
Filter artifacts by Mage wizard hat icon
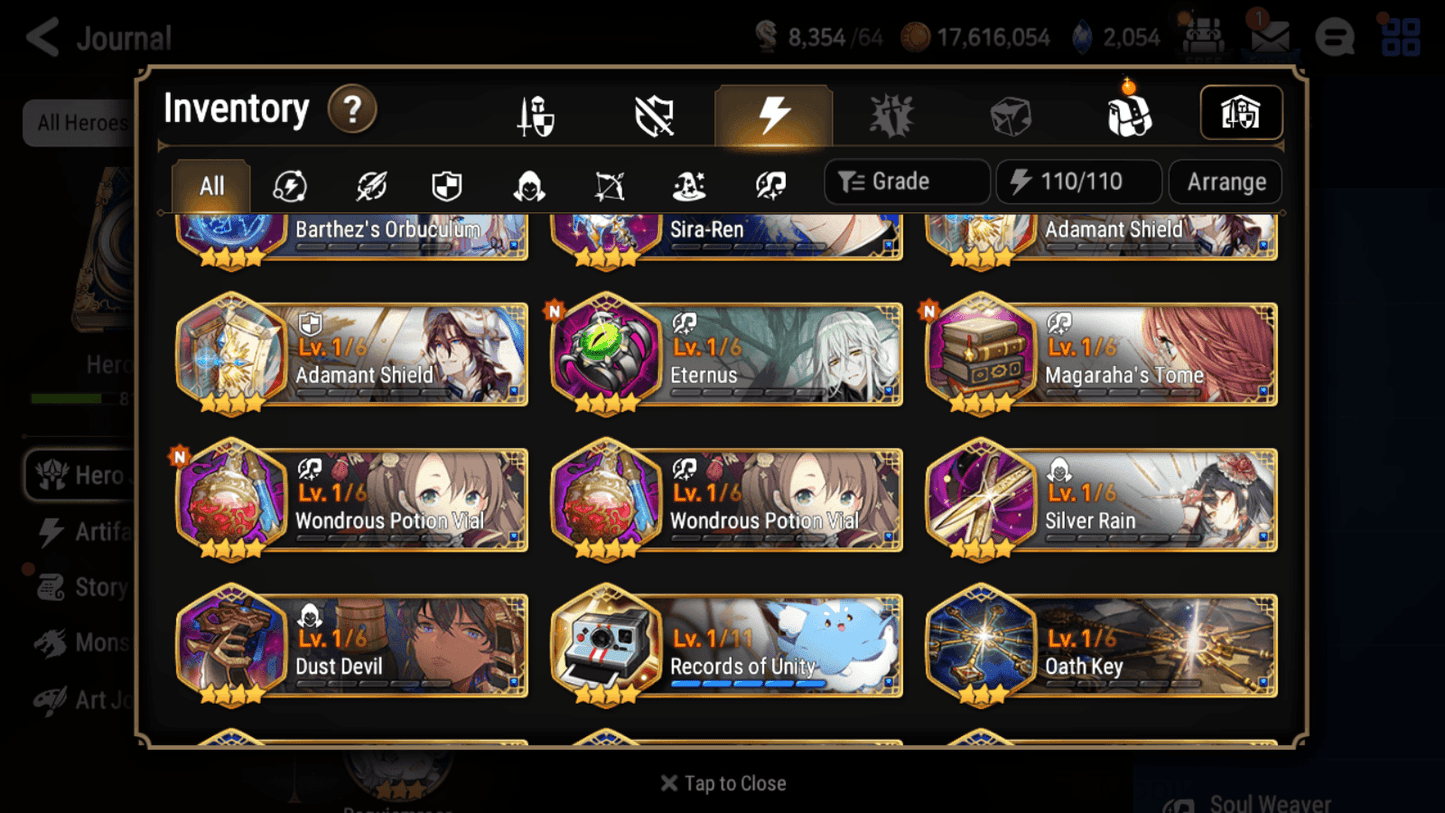pyautogui.click(x=688, y=182)
